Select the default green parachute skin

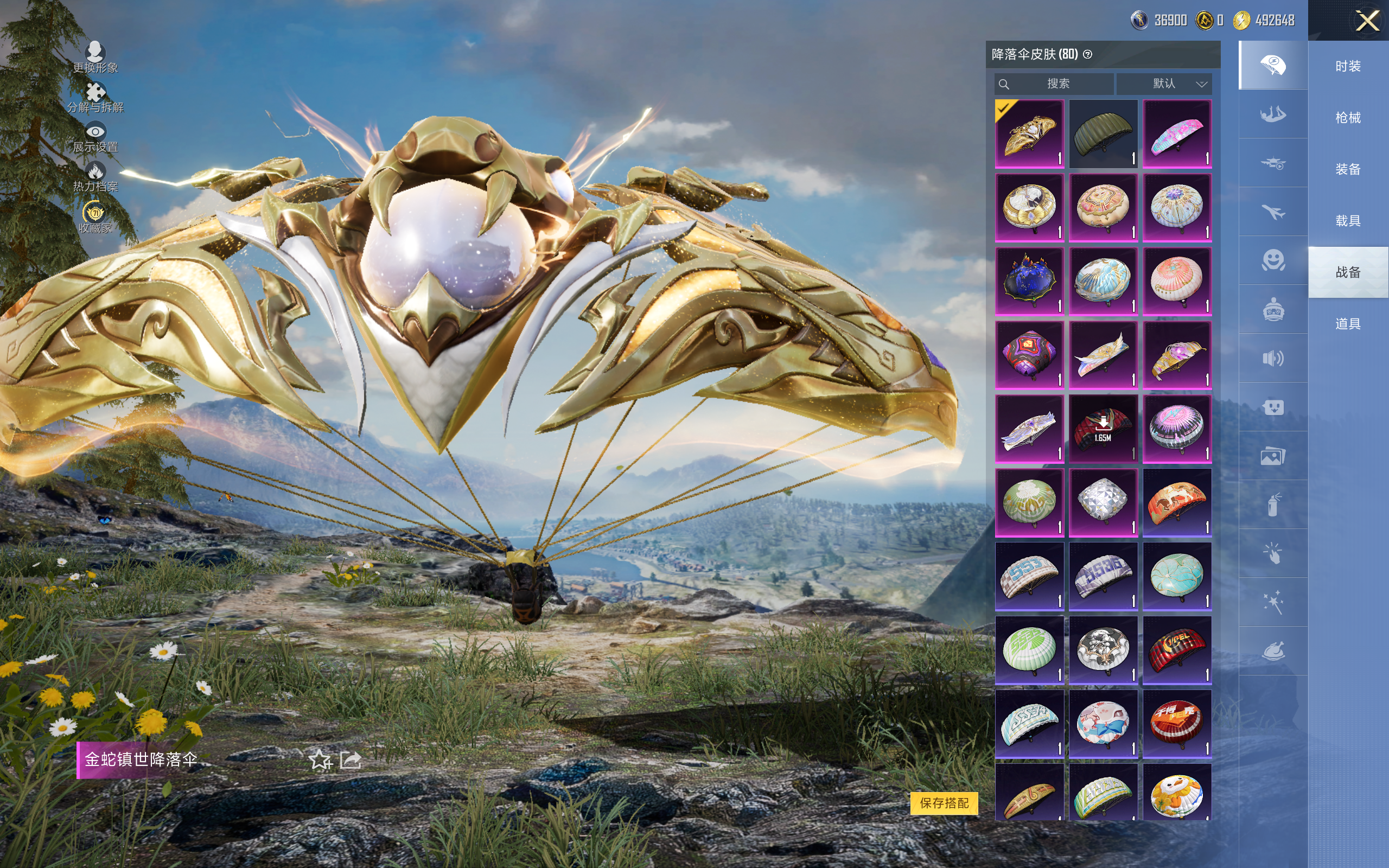pyautogui.click(x=1103, y=134)
